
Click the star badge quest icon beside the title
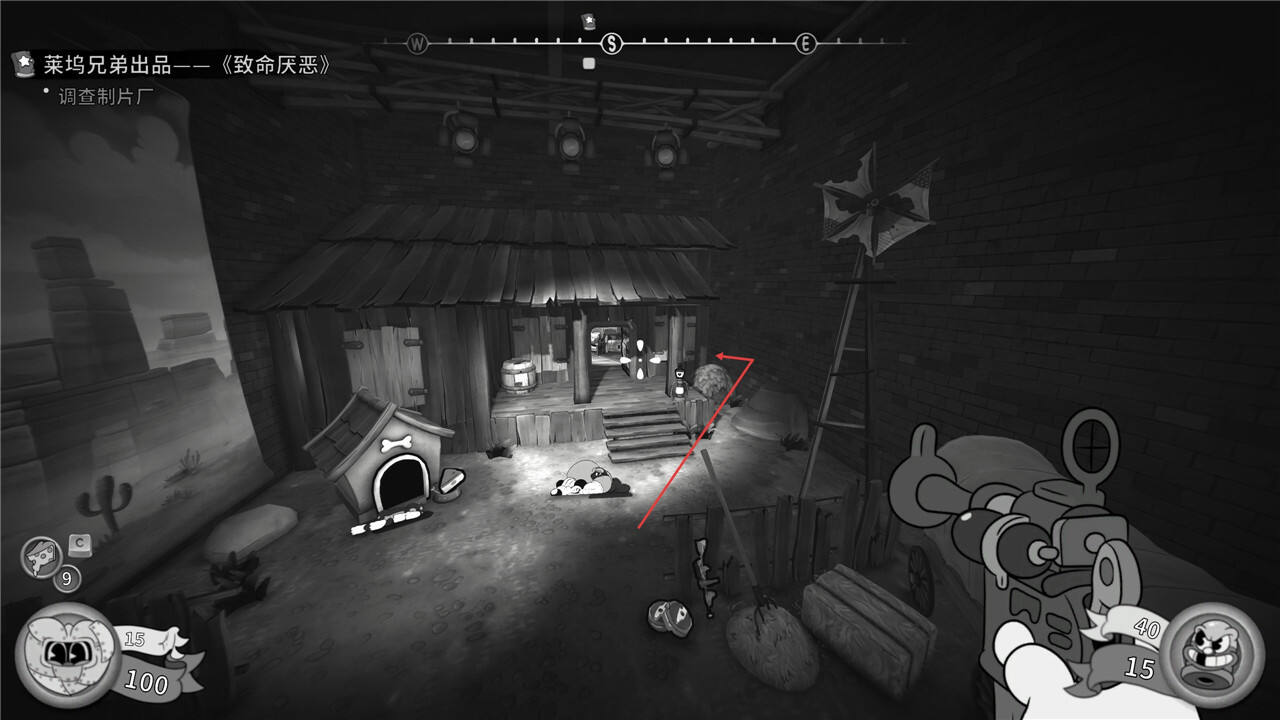[x=23, y=65]
